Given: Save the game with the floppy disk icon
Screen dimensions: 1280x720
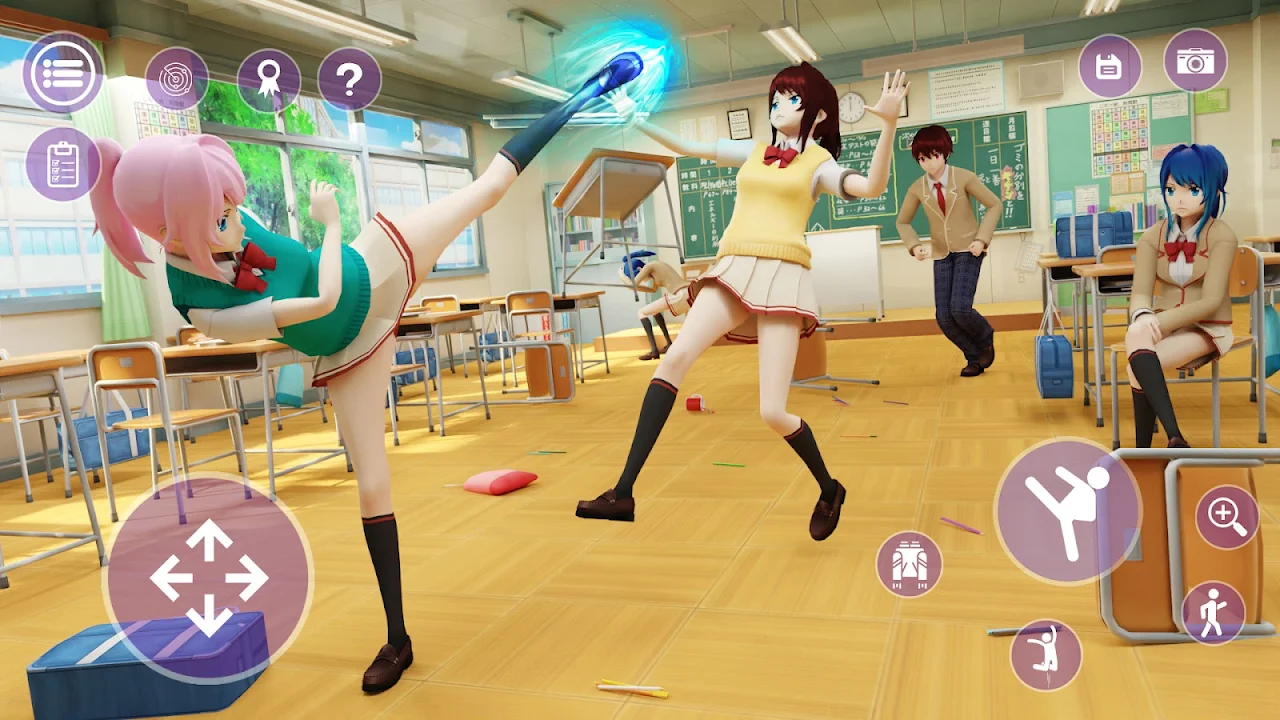Looking at the screenshot, I should click(x=1109, y=66).
